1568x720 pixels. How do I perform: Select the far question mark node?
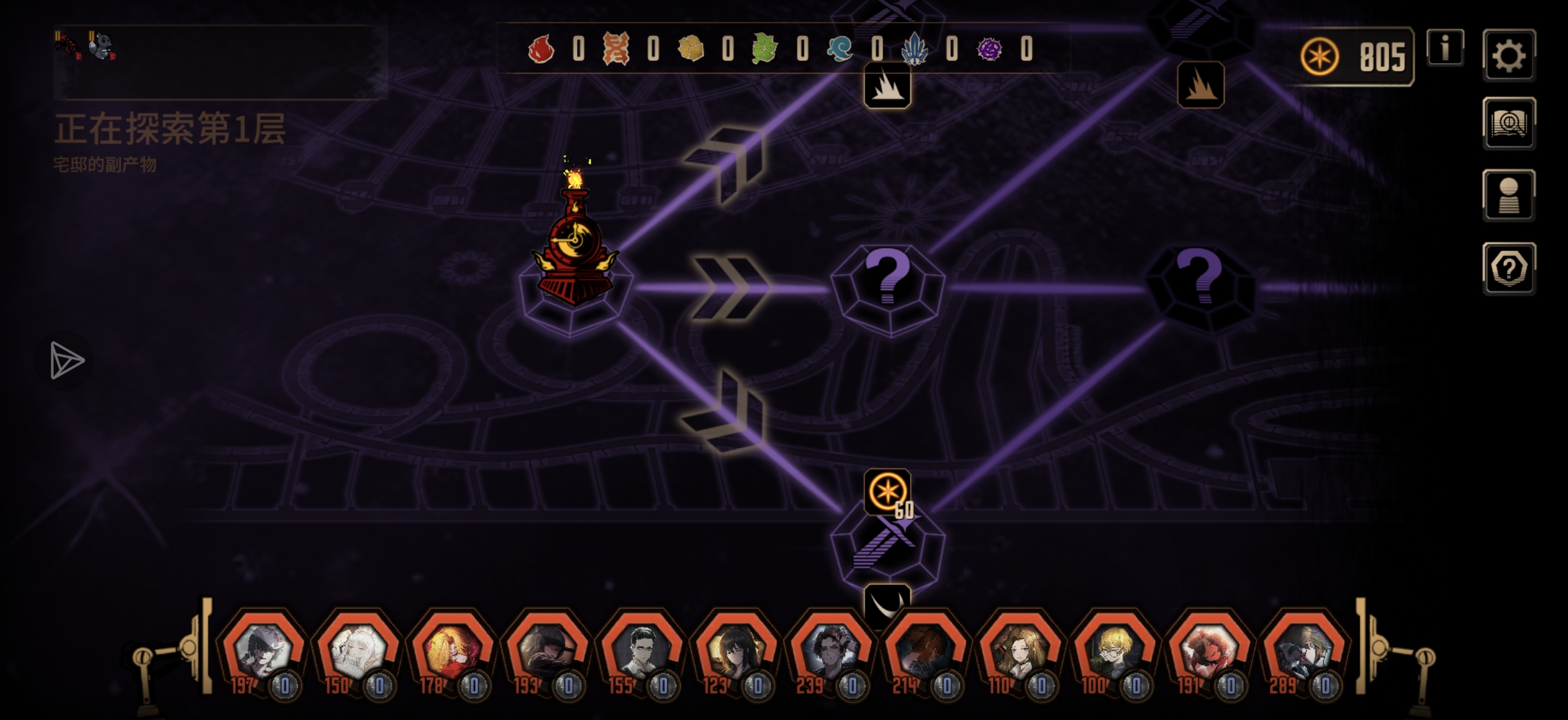[x=1199, y=287]
